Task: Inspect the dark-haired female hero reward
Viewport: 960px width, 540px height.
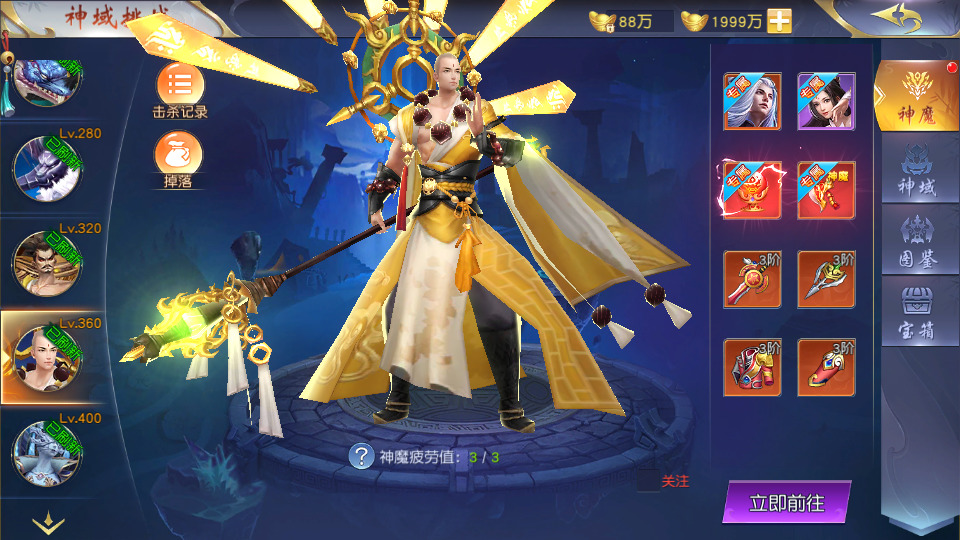Action: [826, 101]
